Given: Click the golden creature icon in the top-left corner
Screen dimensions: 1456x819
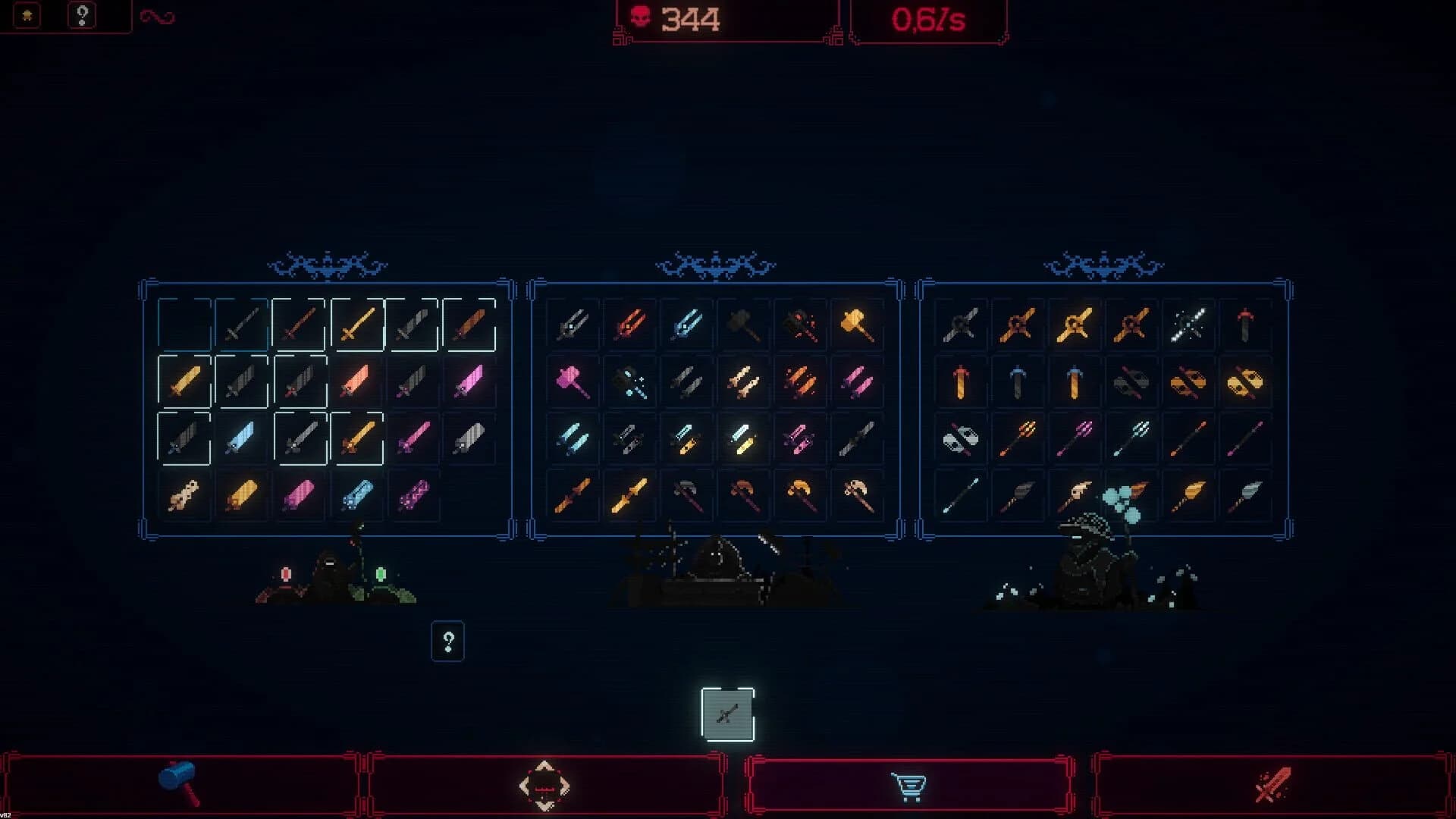Looking at the screenshot, I should pos(27,15).
